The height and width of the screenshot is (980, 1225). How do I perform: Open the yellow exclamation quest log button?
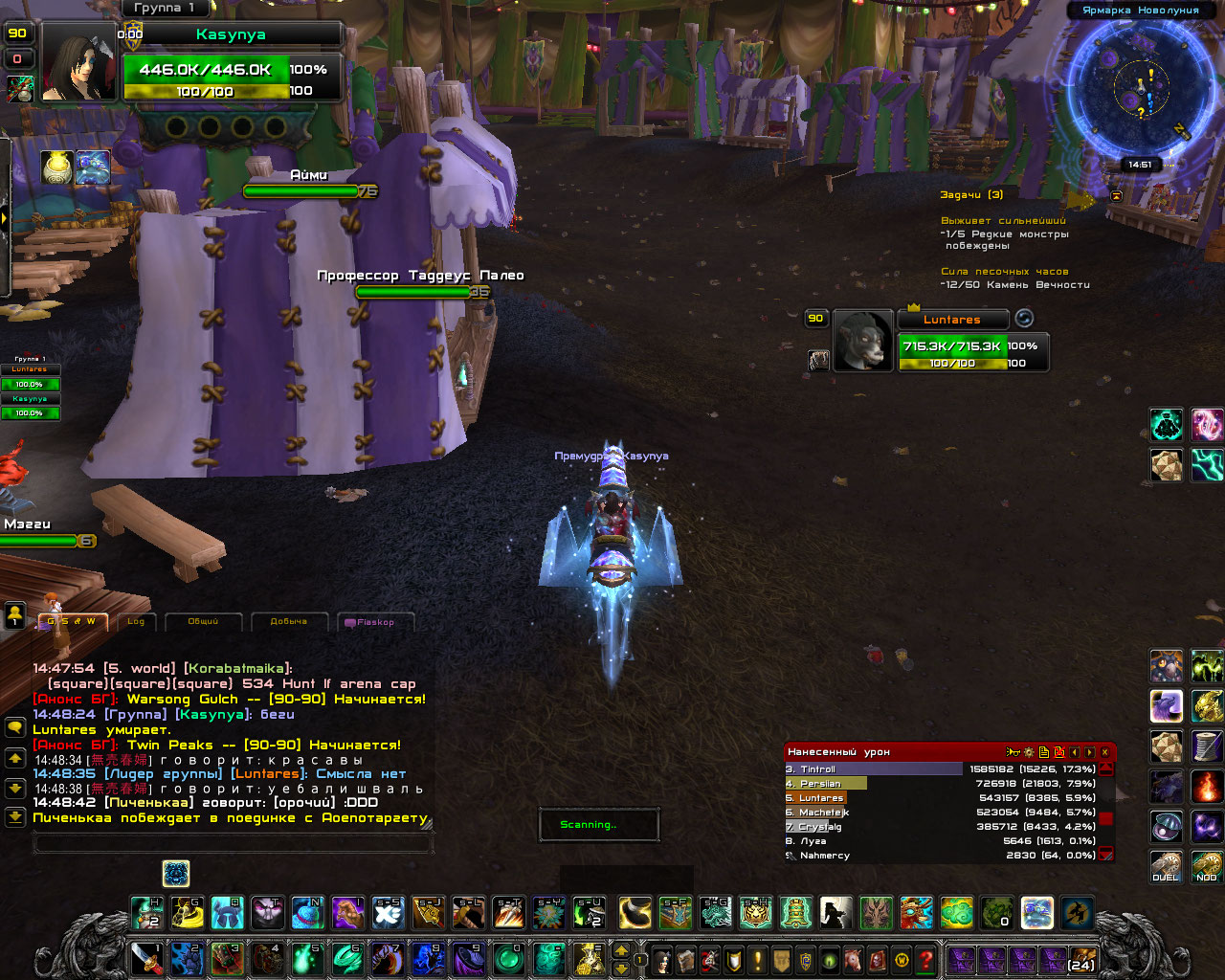[758, 960]
